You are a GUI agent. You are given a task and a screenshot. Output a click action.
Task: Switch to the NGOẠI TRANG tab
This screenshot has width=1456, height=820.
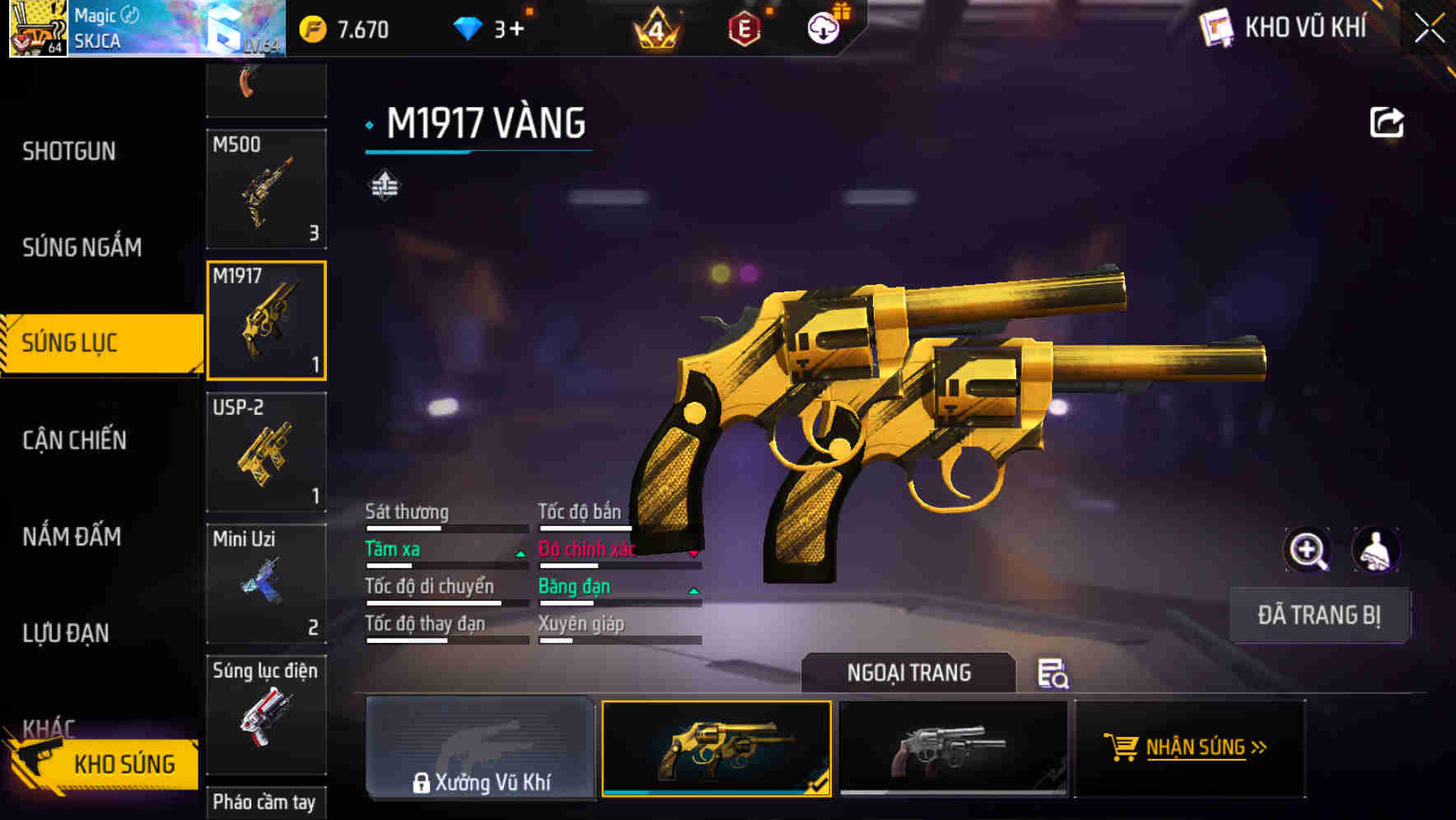pyautogui.click(x=909, y=673)
